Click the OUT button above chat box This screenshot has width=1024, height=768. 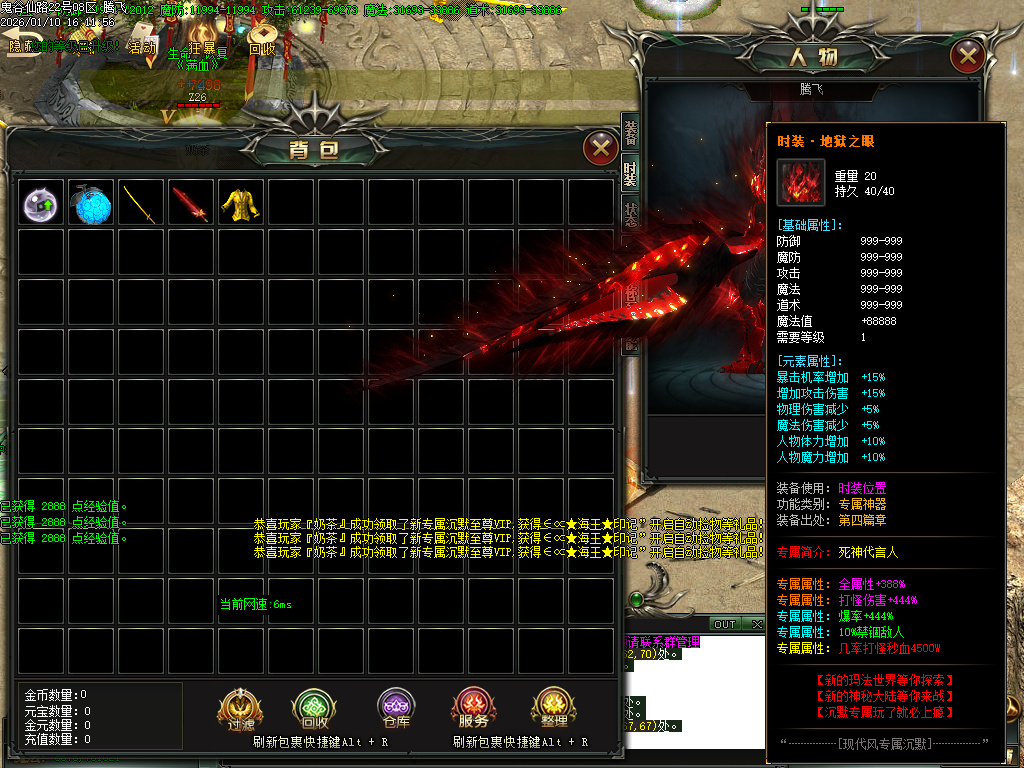(x=724, y=625)
